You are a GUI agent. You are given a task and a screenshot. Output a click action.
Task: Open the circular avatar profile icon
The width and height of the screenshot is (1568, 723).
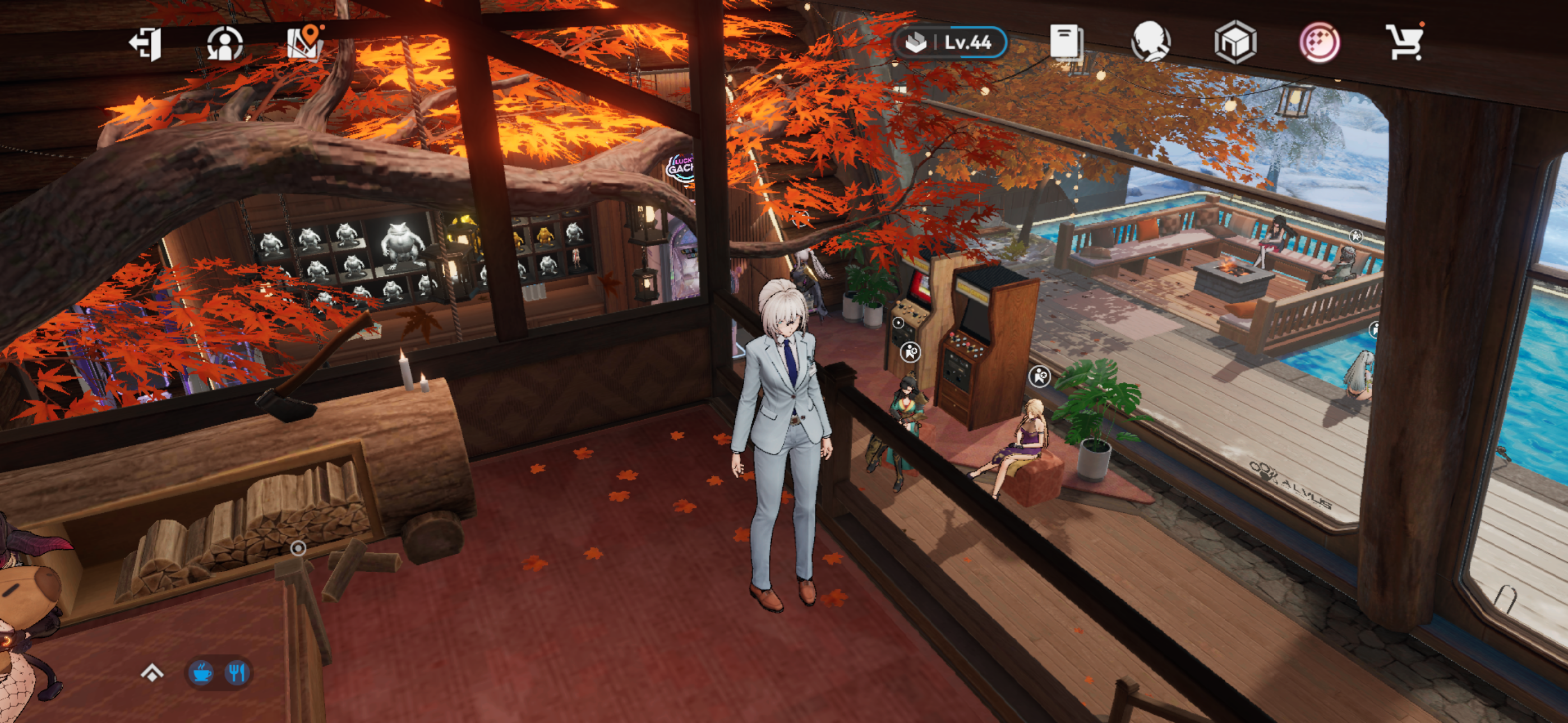coord(225,43)
